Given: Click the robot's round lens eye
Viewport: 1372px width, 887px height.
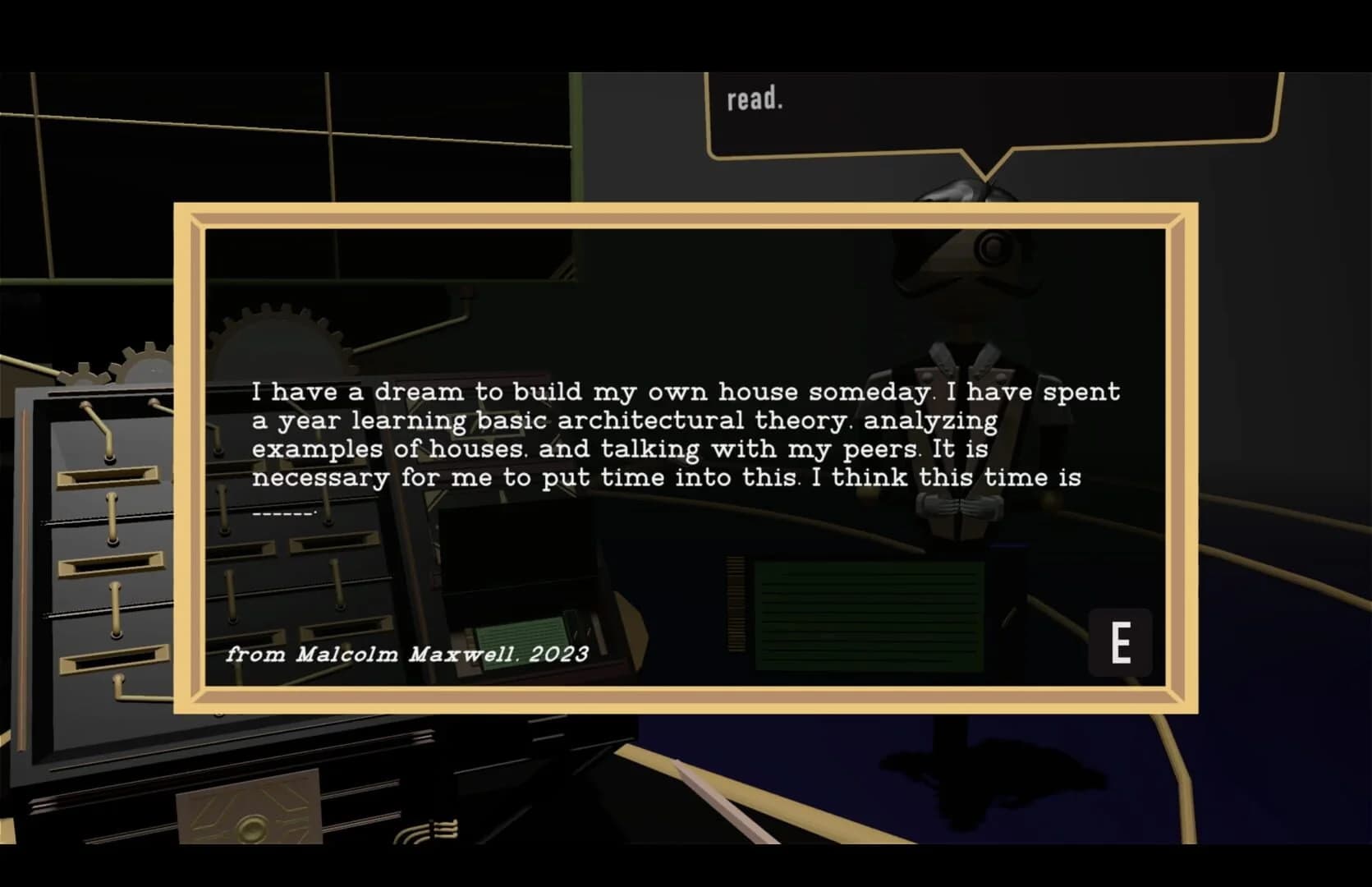Looking at the screenshot, I should pyautogui.click(x=989, y=246).
